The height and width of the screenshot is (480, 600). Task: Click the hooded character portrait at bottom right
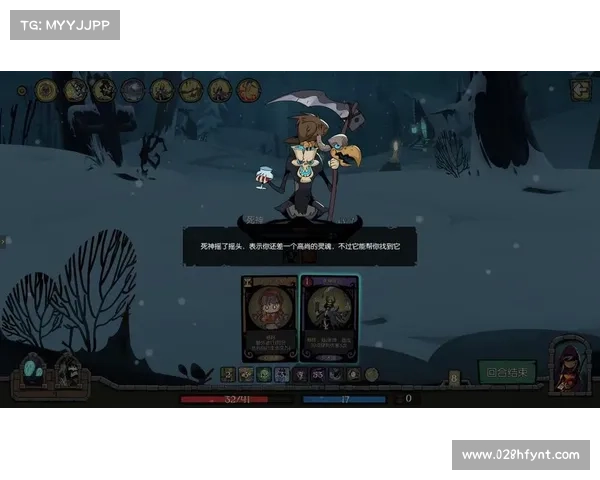569,366
